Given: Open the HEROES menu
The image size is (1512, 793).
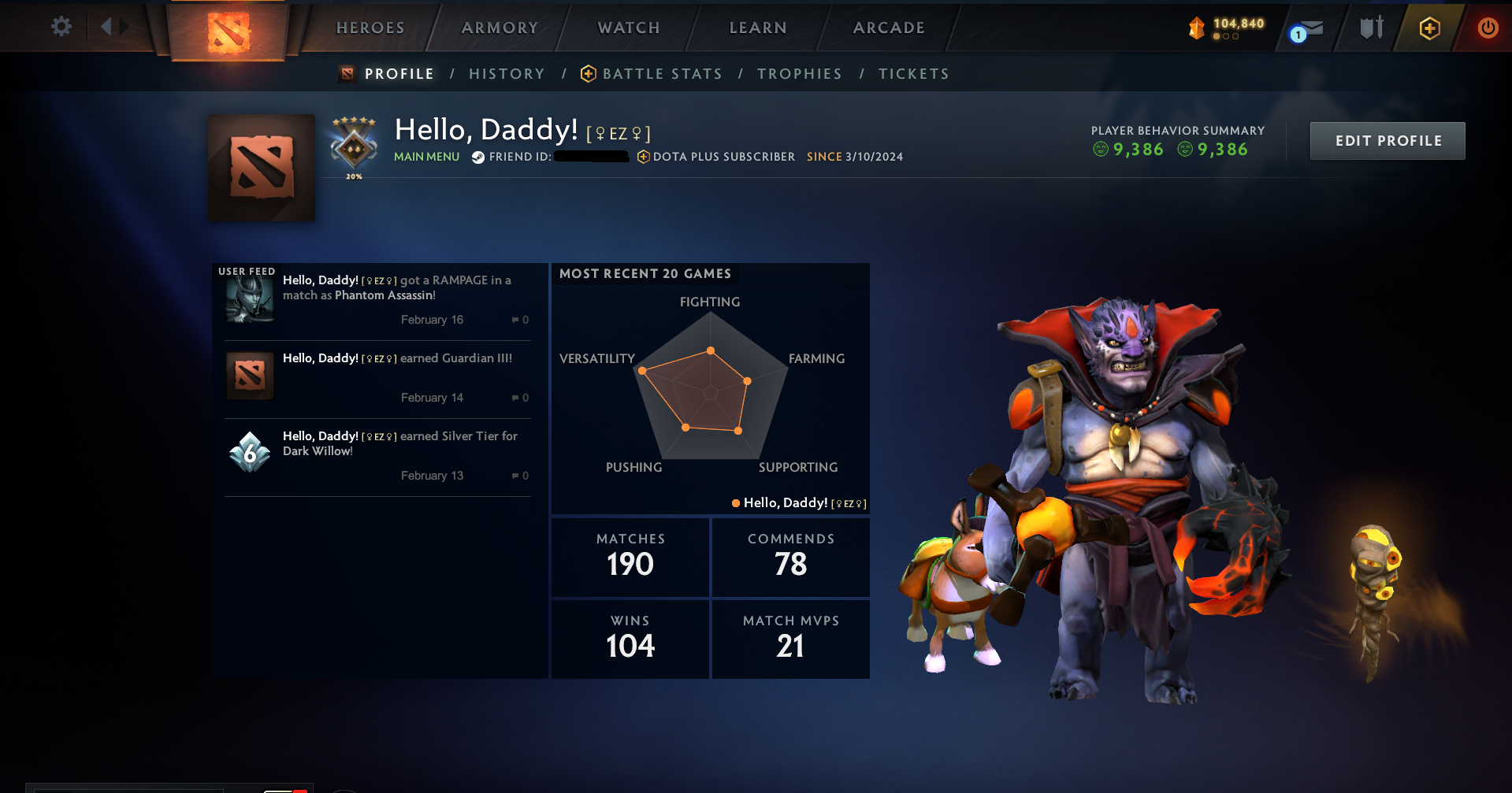Looking at the screenshot, I should [370, 28].
